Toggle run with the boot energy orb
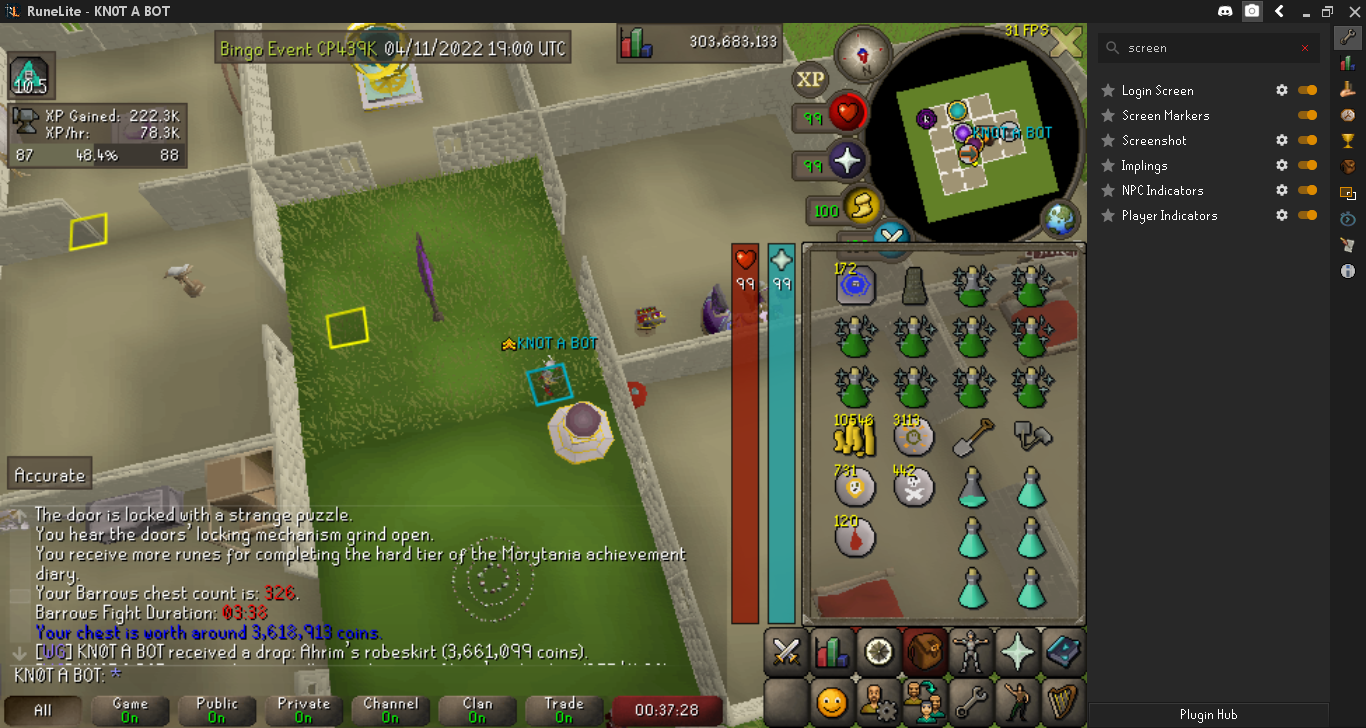Image resolution: width=1366 pixels, height=728 pixels. [860, 207]
